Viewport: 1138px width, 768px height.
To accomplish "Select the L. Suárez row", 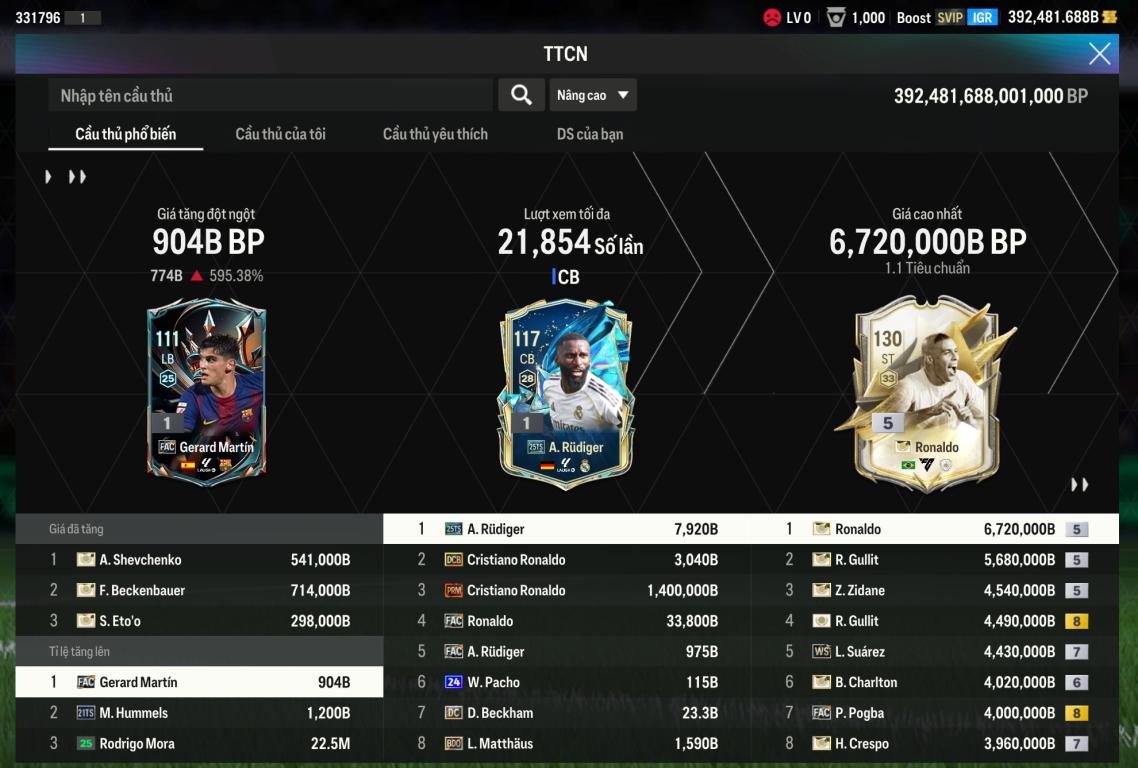I will click(x=935, y=652).
